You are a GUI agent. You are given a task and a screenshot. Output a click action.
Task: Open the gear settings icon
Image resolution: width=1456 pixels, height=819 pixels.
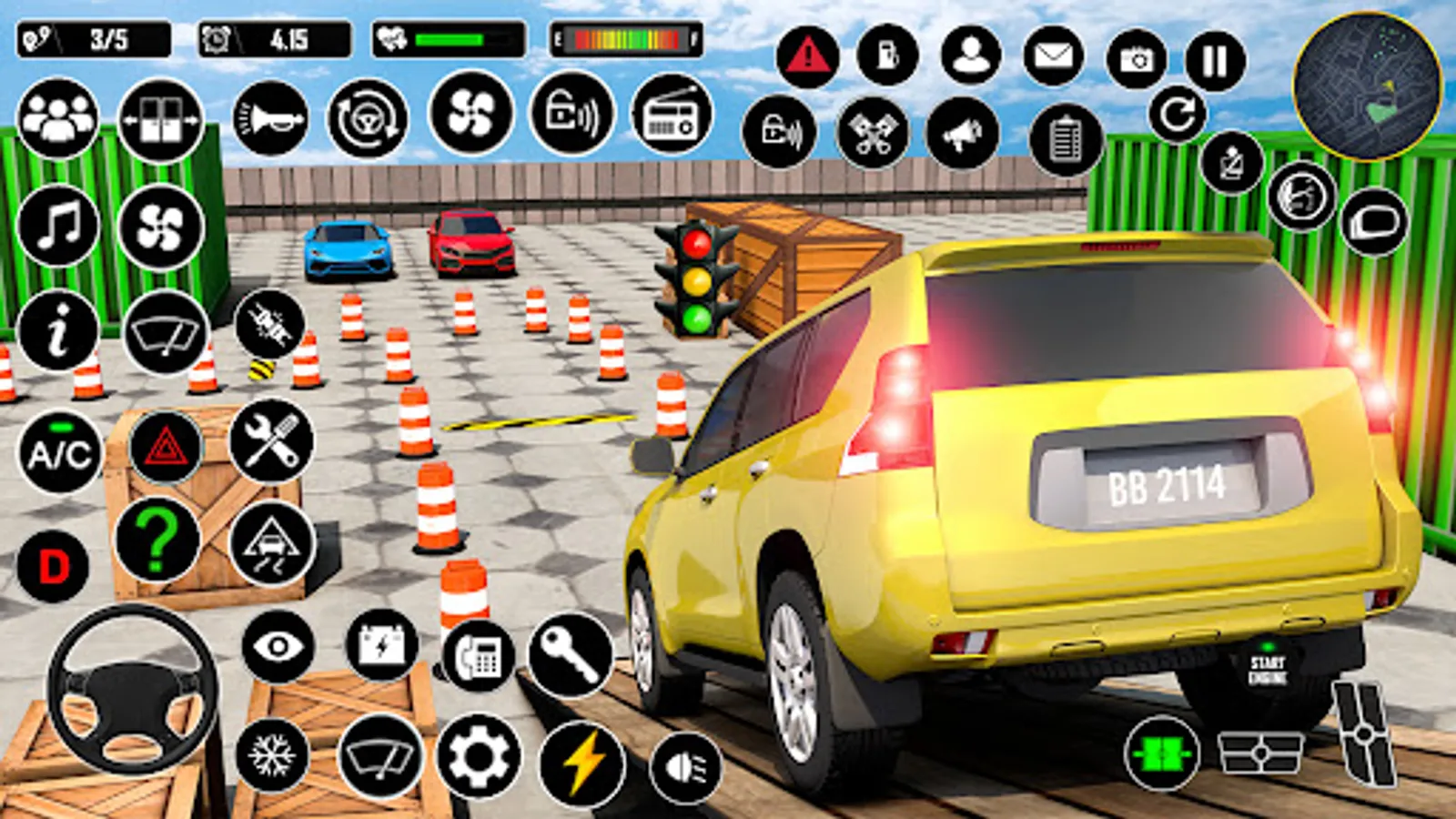coord(479,756)
